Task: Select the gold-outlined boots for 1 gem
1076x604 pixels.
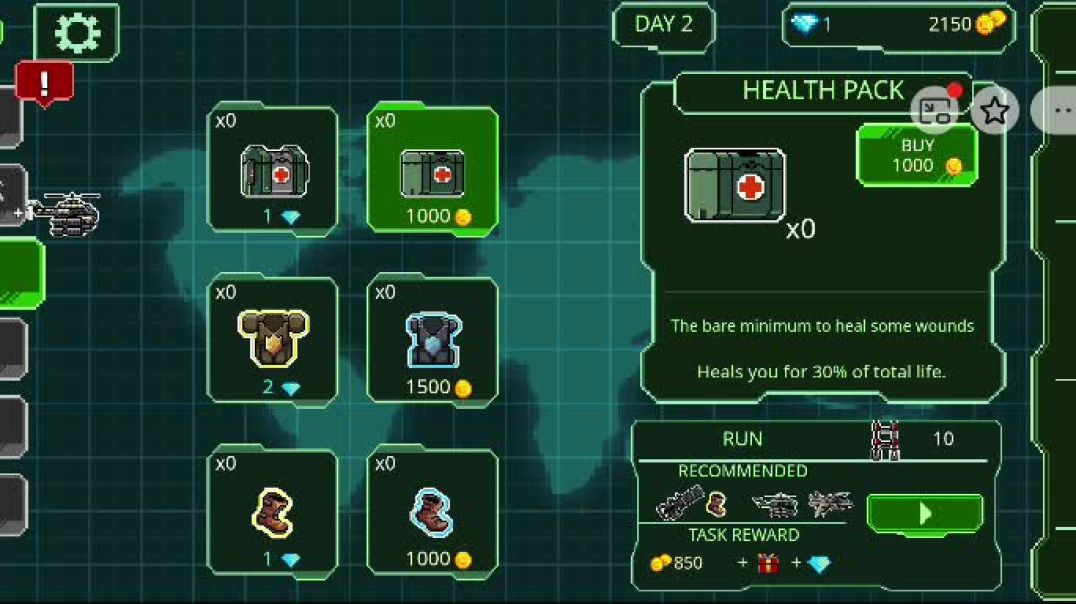Action: pos(273,514)
